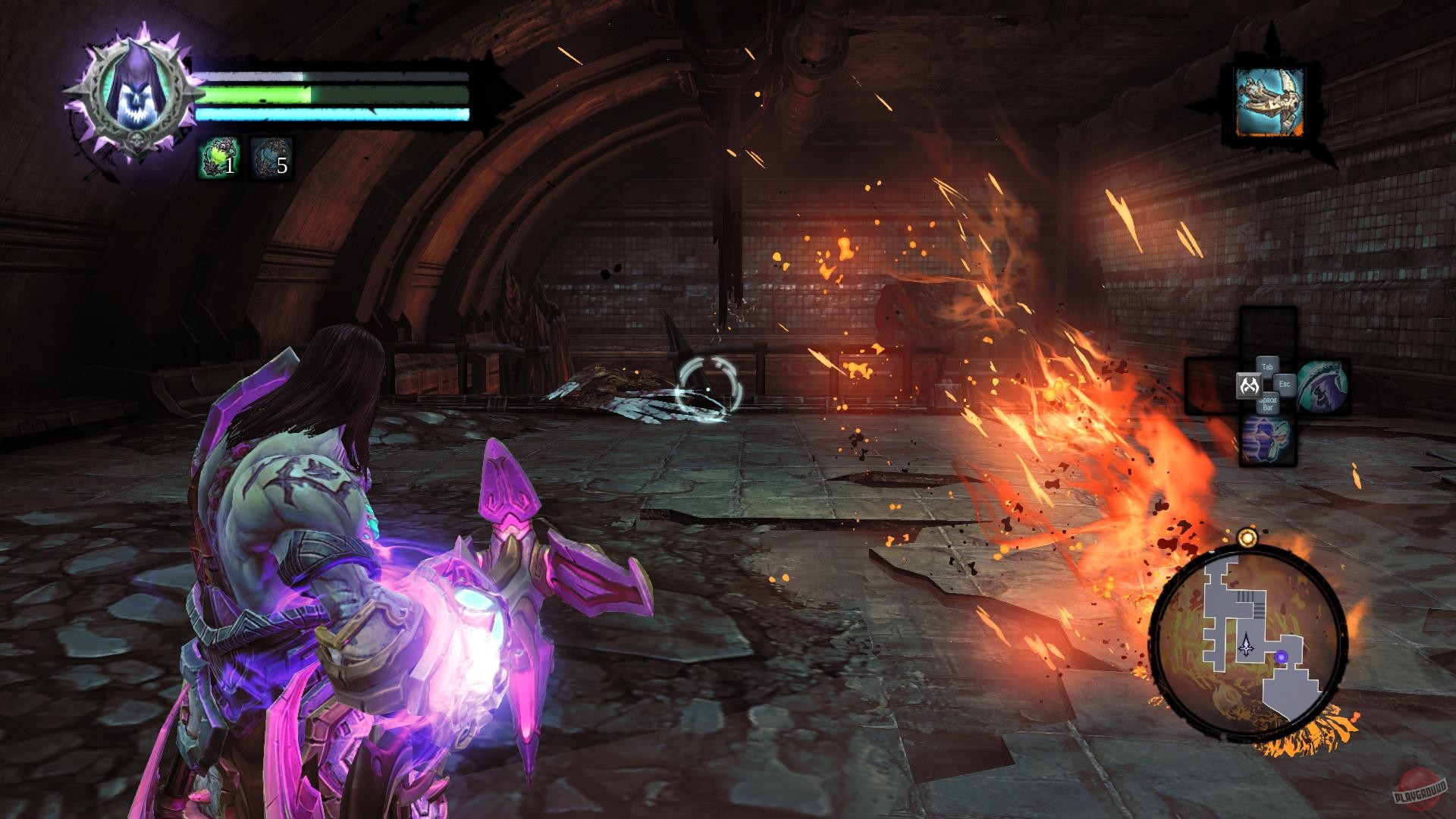Click the green health potion icon
The width and height of the screenshot is (1456, 819).
218,157
